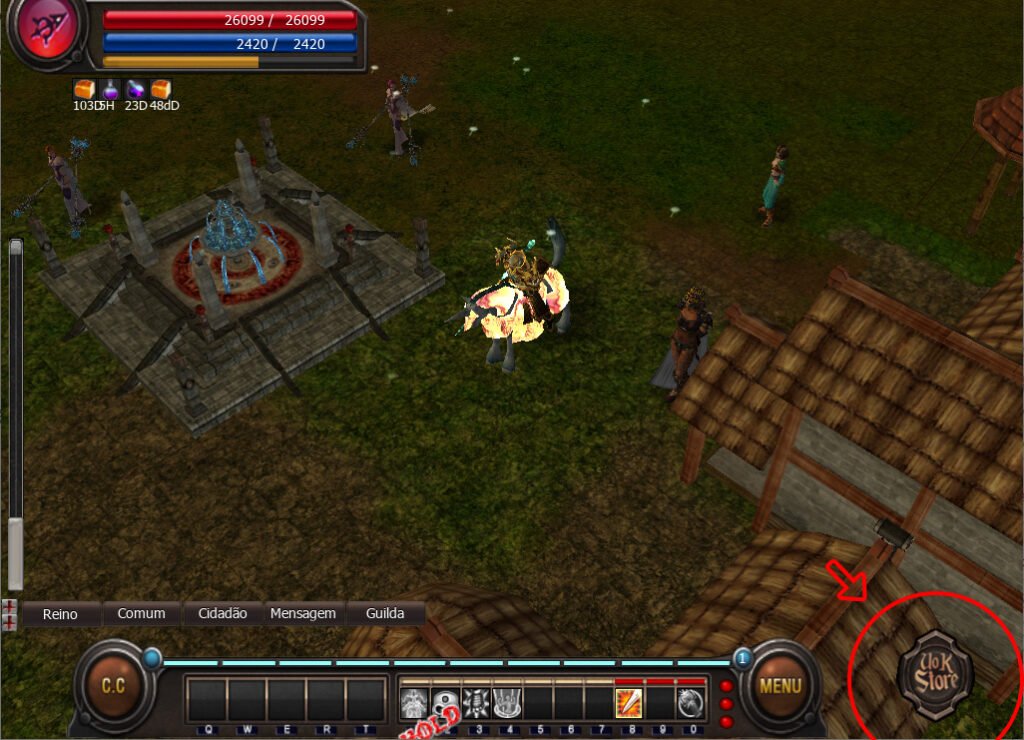Viewport: 1024px width, 740px height.
Task: Select the purple flask buff icon
Action: coord(110,90)
